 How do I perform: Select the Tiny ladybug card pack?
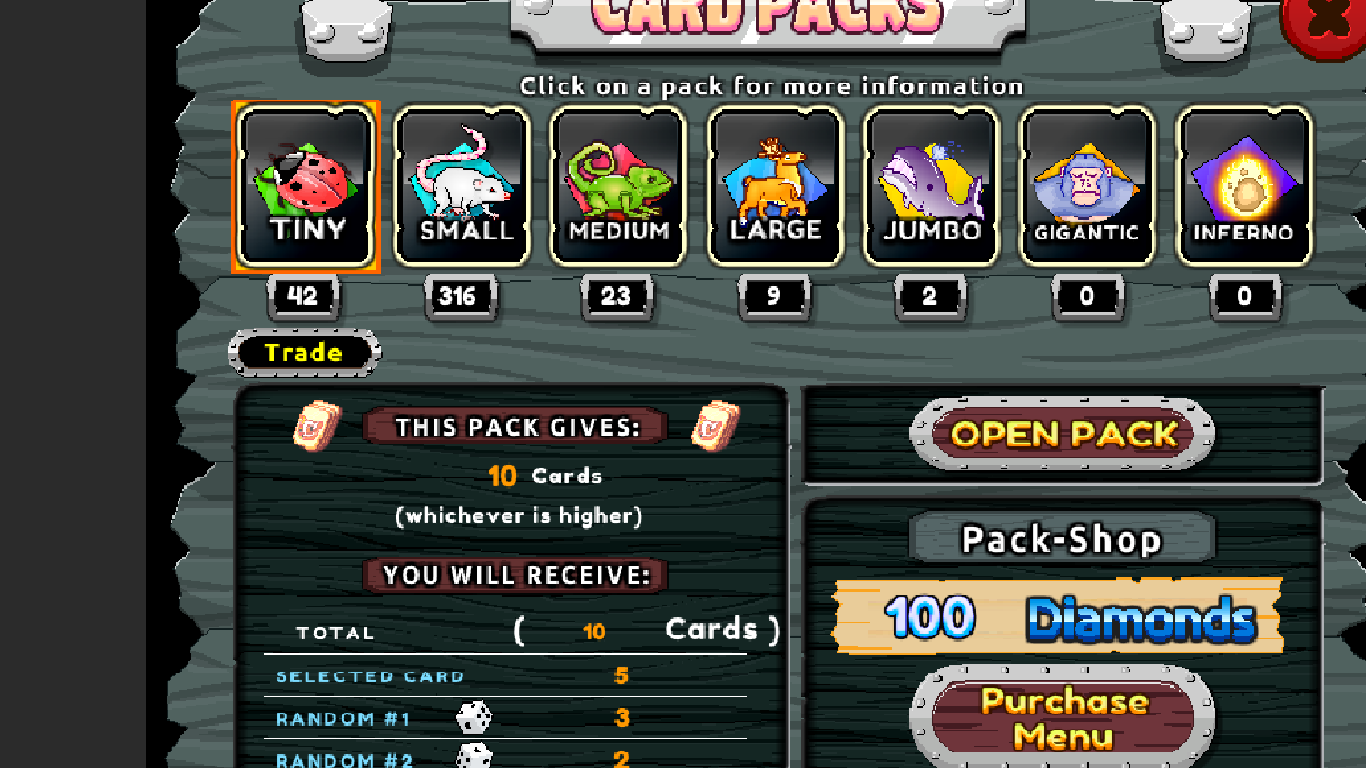click(305, 186)
